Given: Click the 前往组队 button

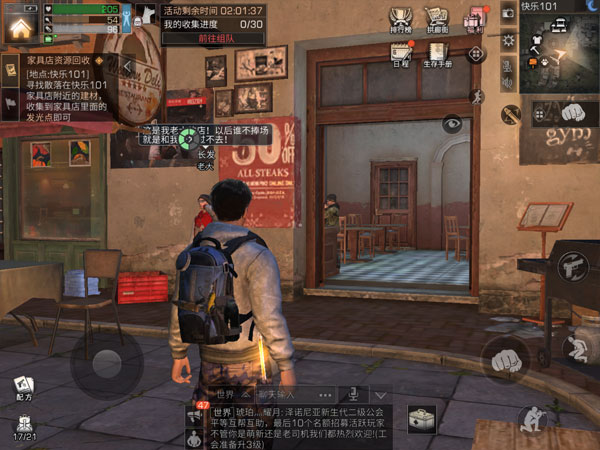Looking at the screenshot, I should pyautogui.click(x=212, y=38).
